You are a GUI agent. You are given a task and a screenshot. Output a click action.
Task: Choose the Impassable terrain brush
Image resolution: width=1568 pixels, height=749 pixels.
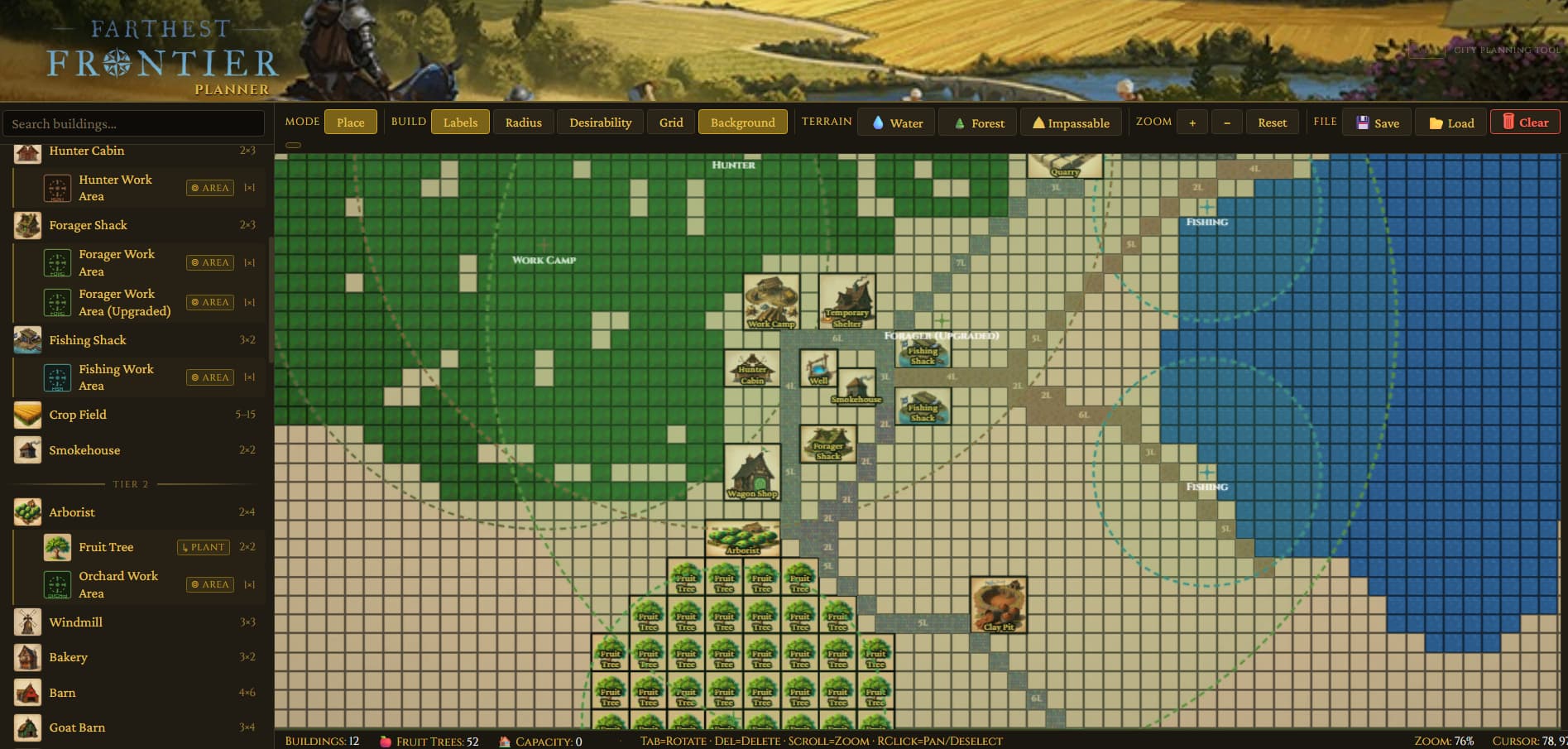1071,122
